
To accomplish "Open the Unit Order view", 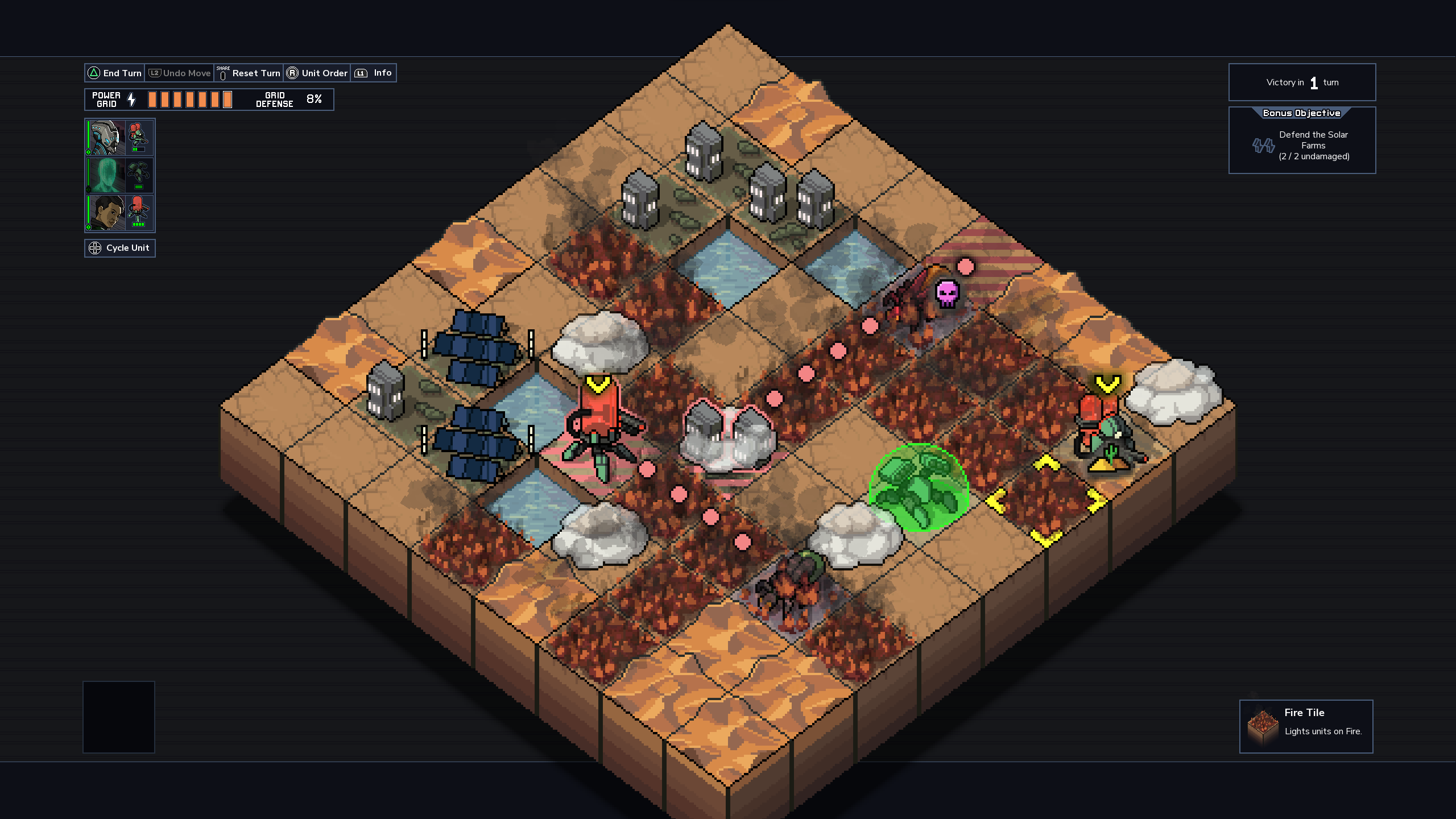I will pos(317,73).
